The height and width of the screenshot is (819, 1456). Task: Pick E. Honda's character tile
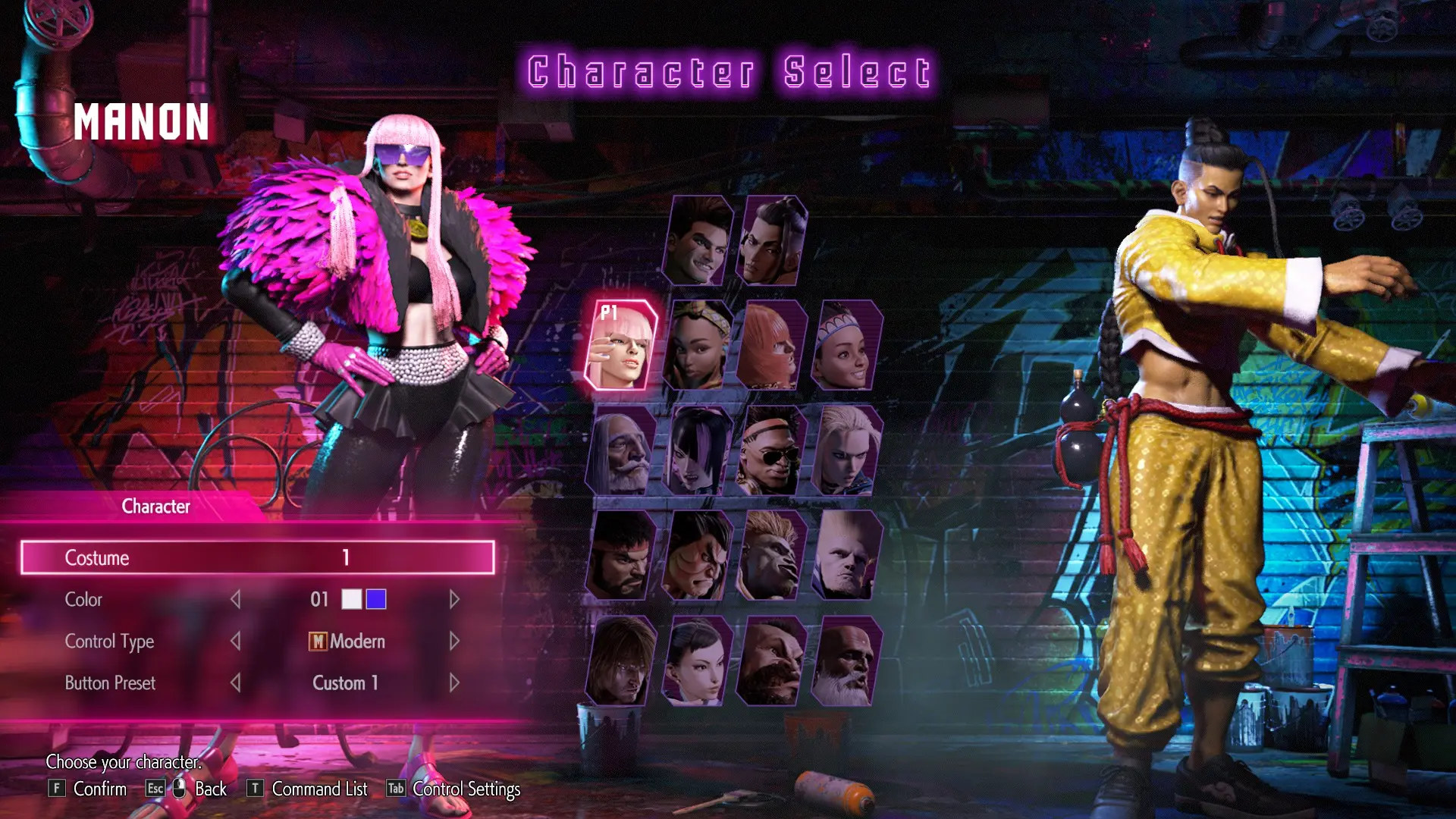pos(698,556)
